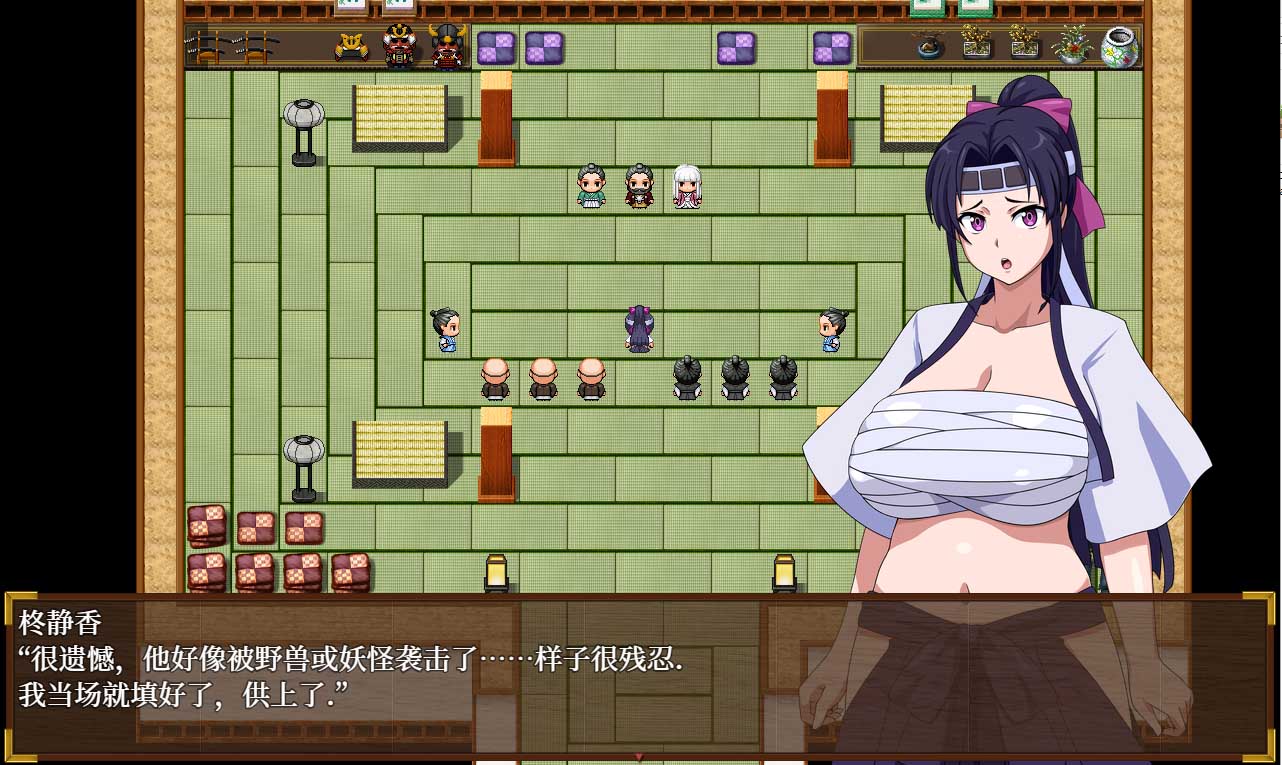Select the middle dark statue figure
The image size is (1282, 765).
[735, 380]
